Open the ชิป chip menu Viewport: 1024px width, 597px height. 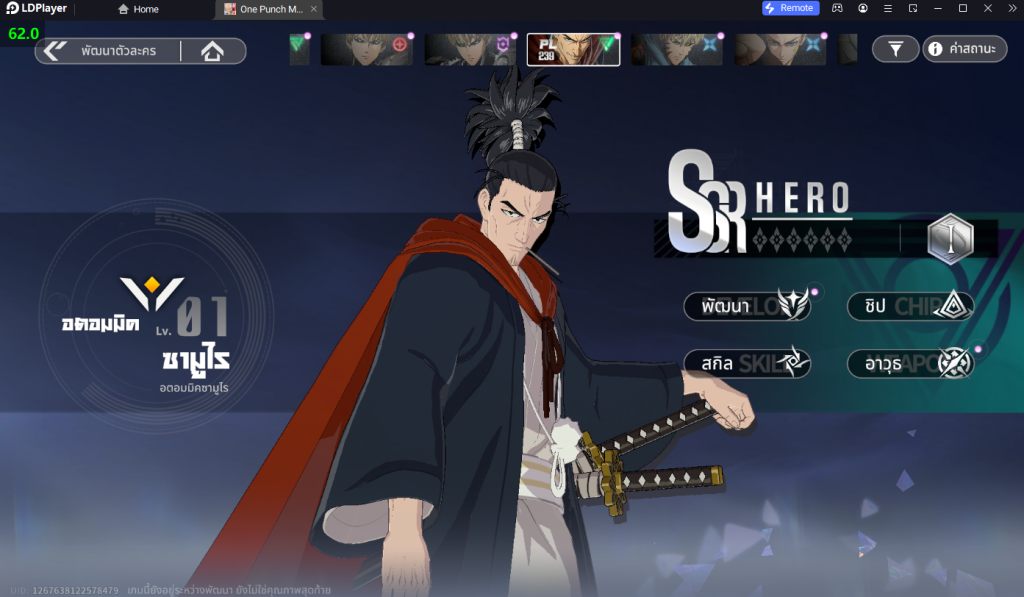click(910, 306)
